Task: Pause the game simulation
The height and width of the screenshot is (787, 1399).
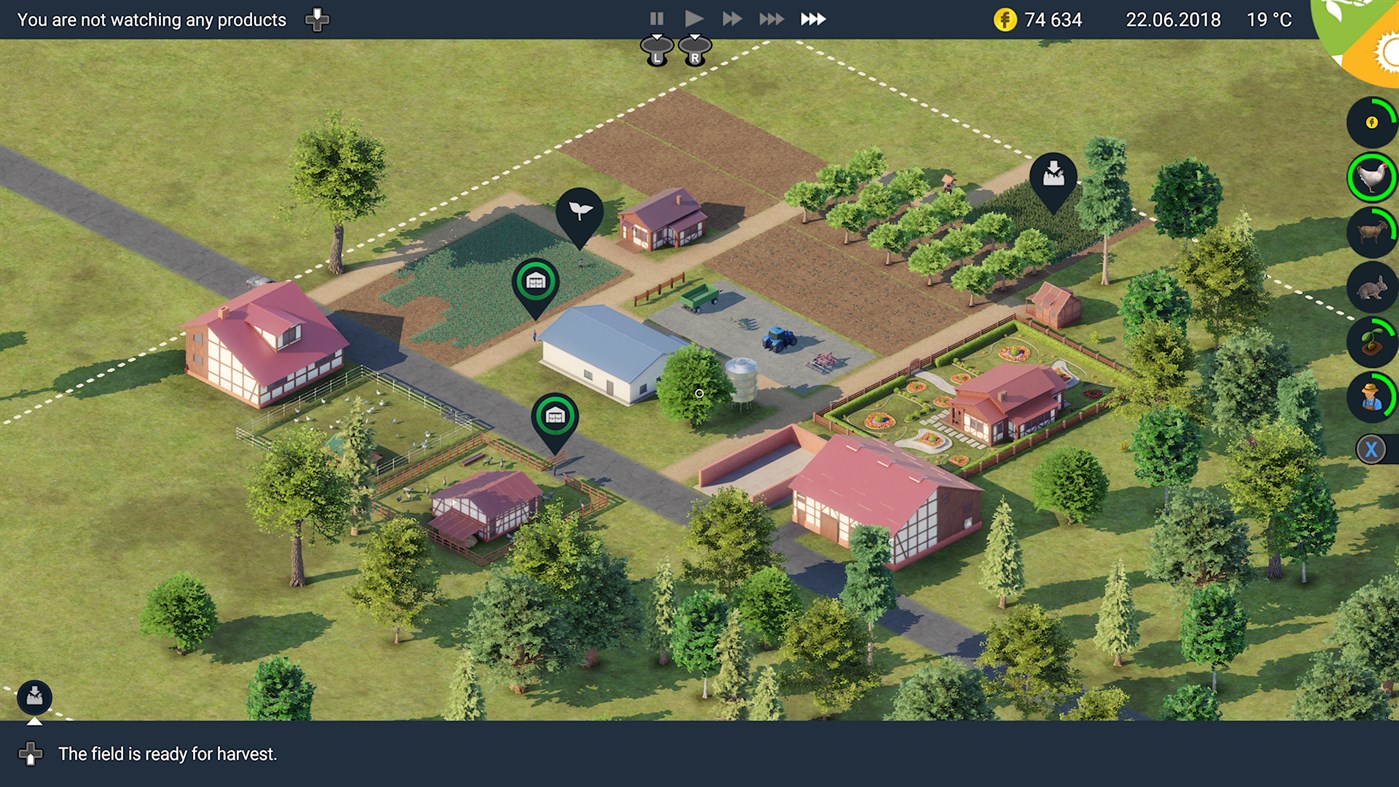Action: pos(656,17)
